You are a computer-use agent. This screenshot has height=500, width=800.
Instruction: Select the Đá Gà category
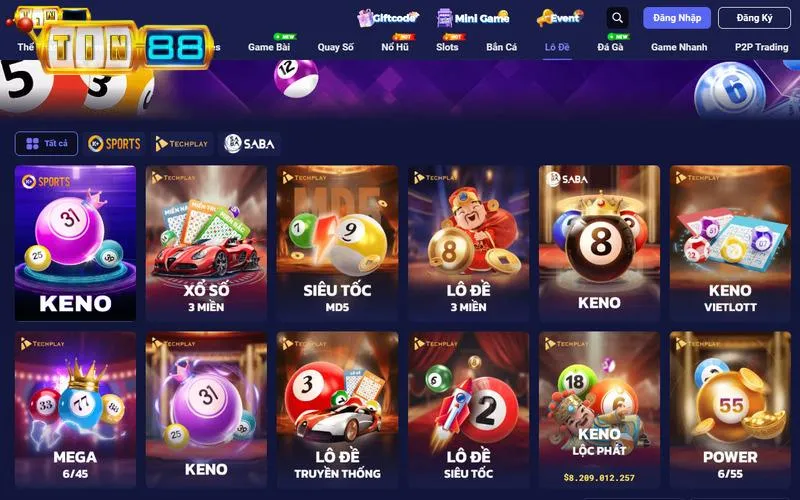click(610, 47)
